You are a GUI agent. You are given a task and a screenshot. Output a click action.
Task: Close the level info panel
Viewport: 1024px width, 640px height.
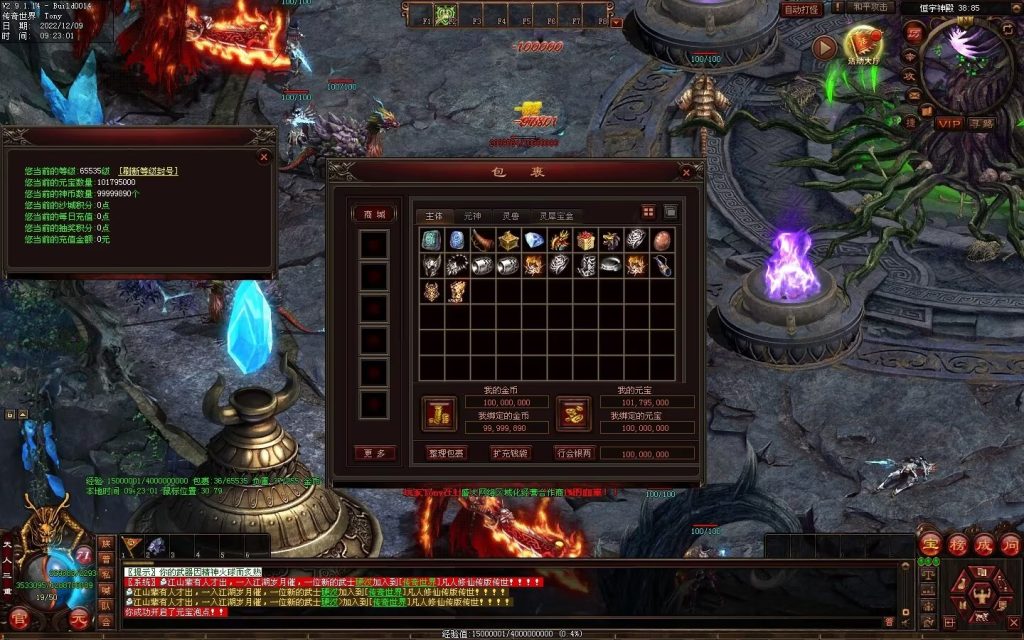click(x=264, y=157)
